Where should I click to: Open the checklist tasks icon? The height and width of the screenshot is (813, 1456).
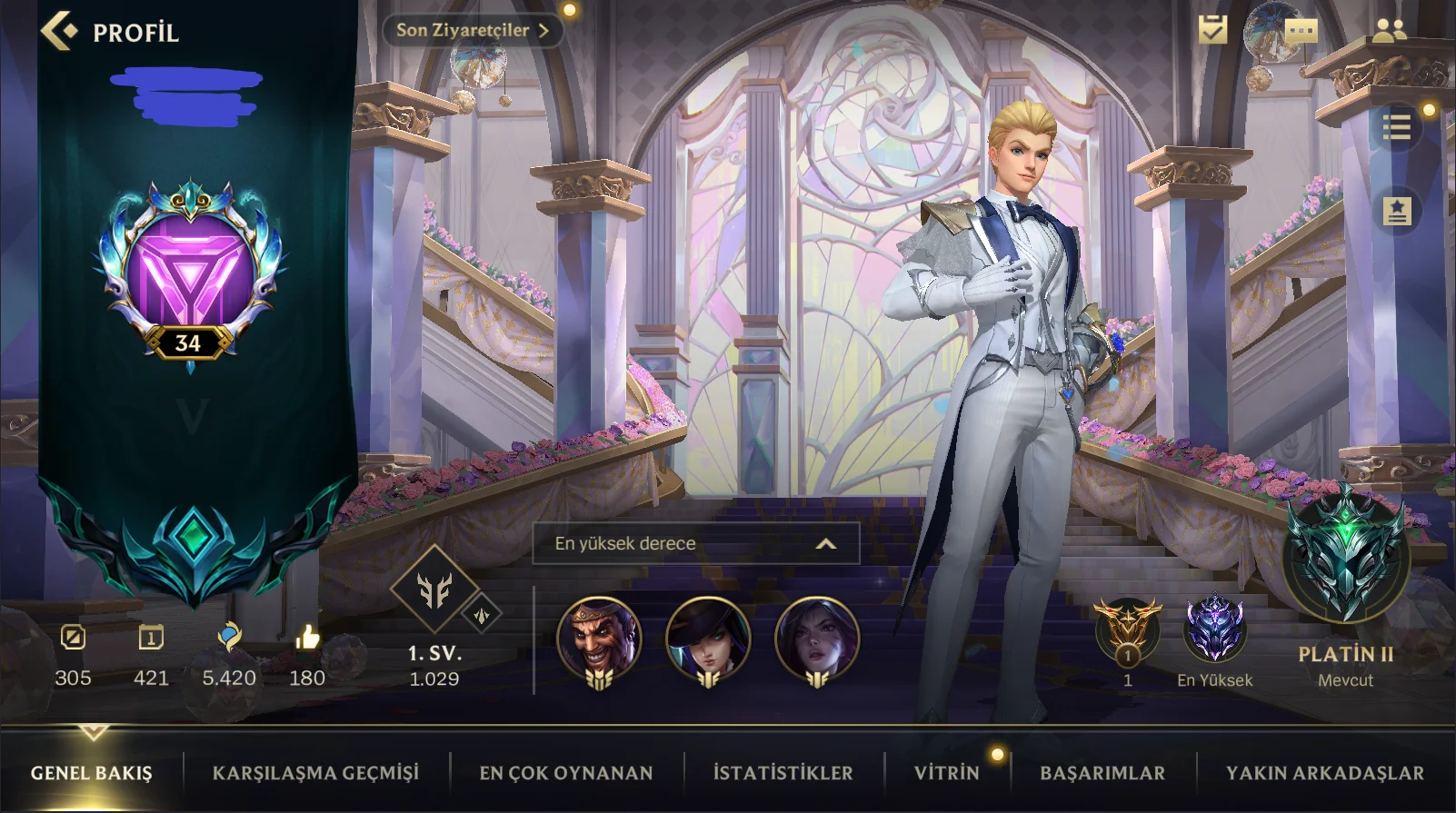pos(1212,30)
